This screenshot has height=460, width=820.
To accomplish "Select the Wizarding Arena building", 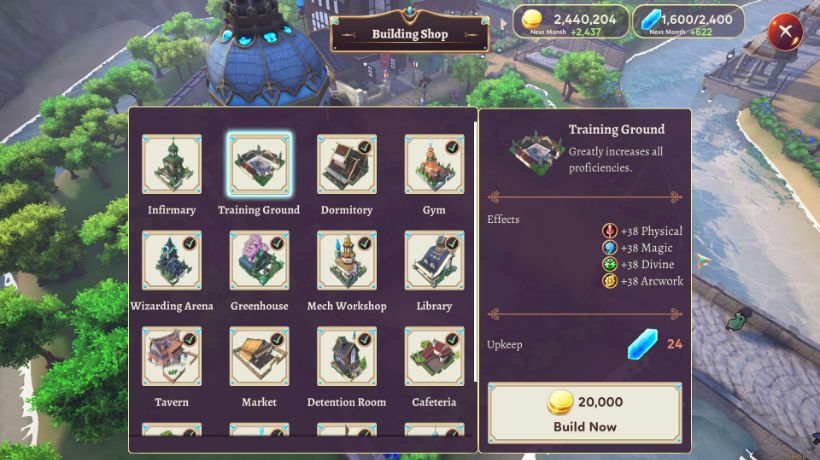I will tap(171, 261).
